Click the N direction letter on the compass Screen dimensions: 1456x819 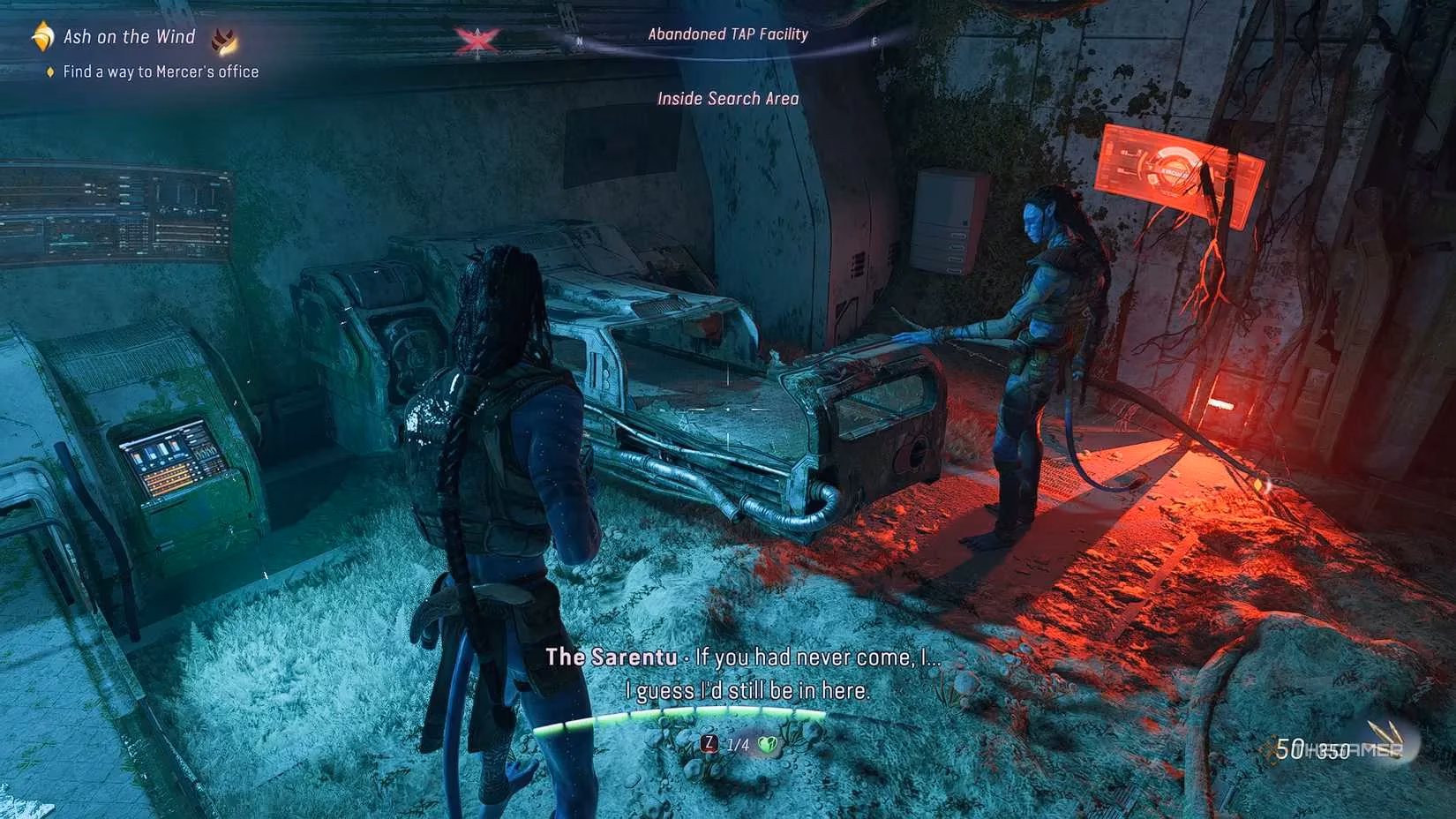click(579, 41)
